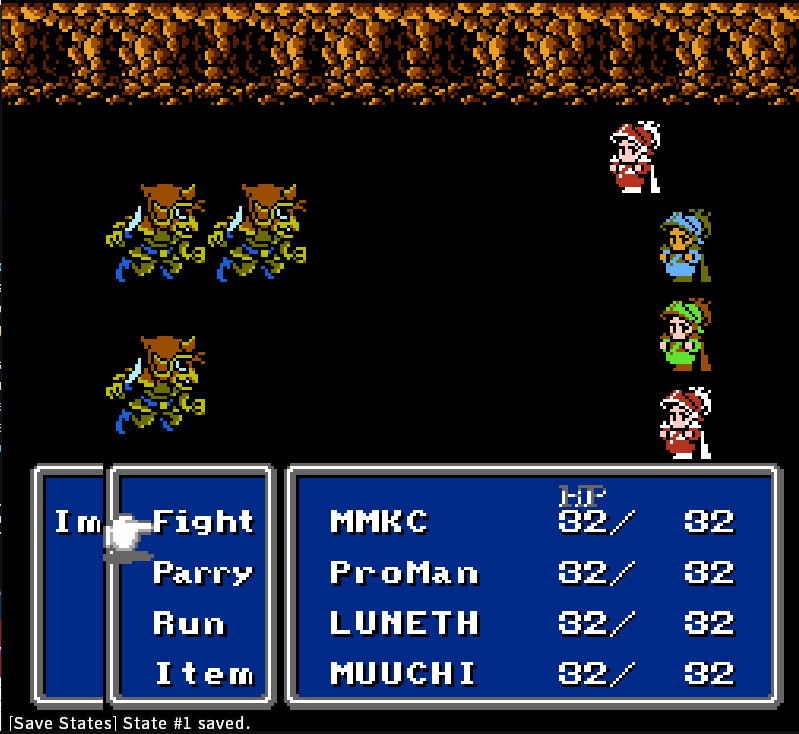The height and width of the screenshot is (734, 799).
Task: Select ProMan in the party list
Action: (404, 573)
